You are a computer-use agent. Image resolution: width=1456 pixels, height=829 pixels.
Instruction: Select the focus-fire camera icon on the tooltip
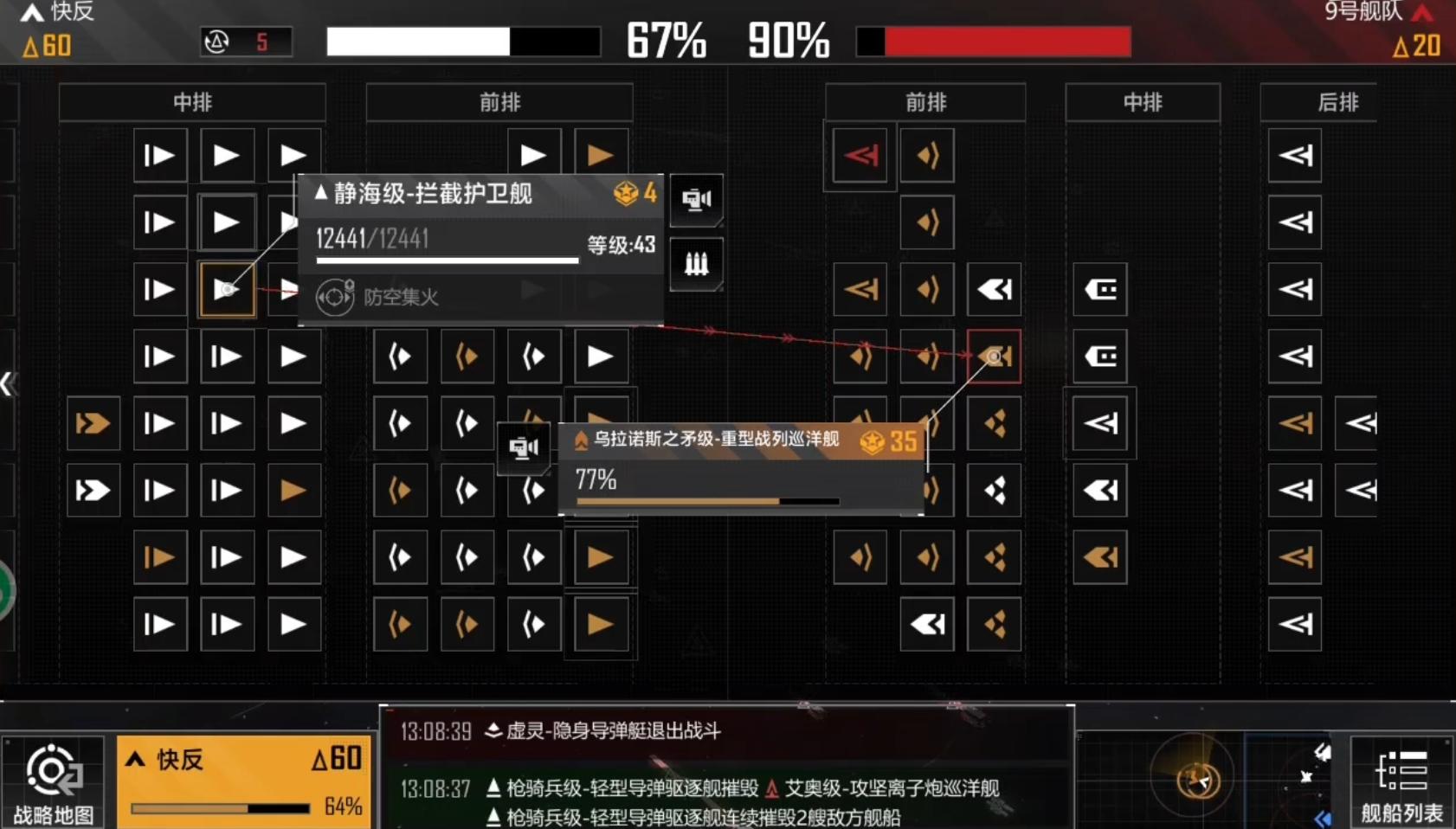pos(697,200)
